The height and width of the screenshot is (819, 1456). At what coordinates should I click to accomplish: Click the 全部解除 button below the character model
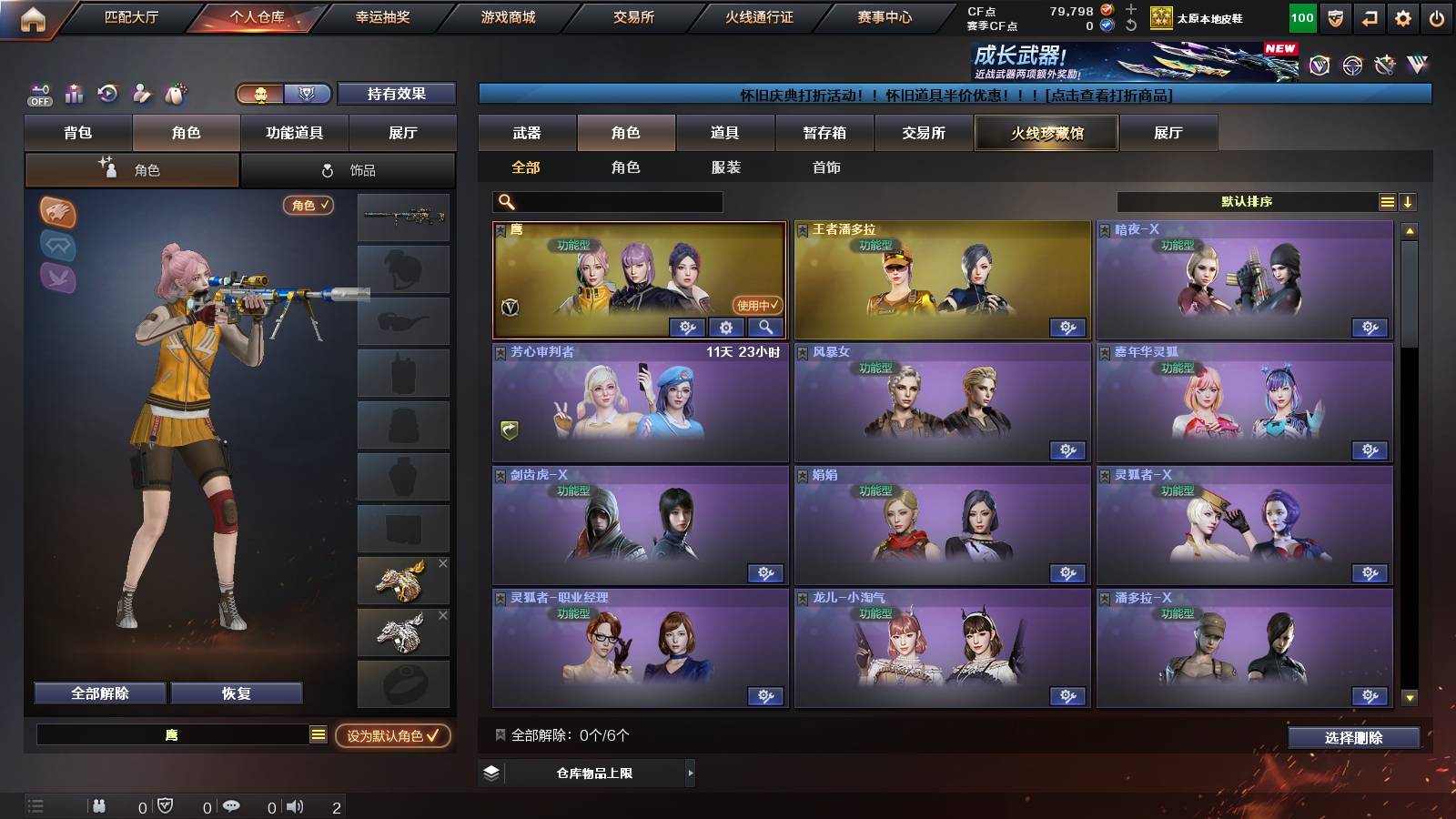(98, 693)
